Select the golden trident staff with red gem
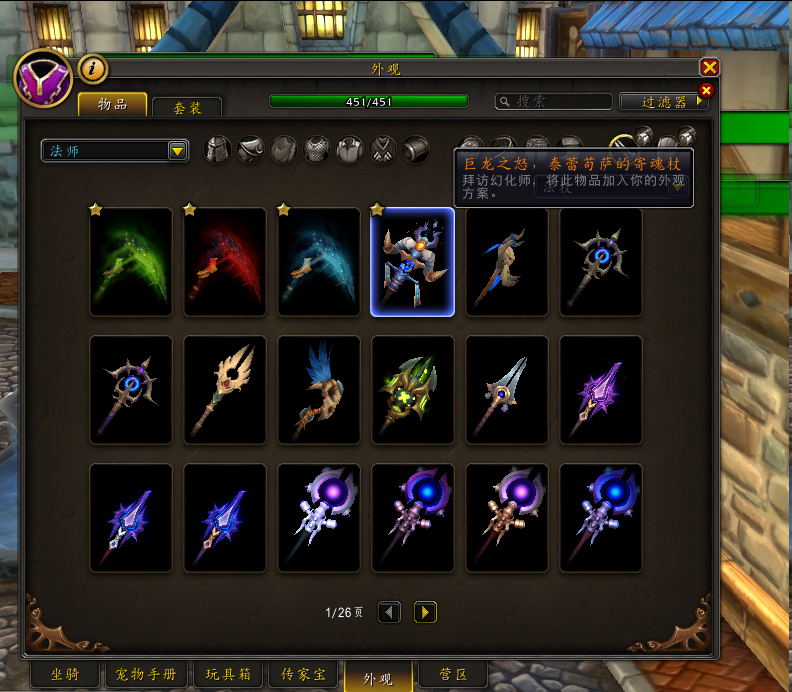This screenshot has height=692, width=792. point(225,390)
